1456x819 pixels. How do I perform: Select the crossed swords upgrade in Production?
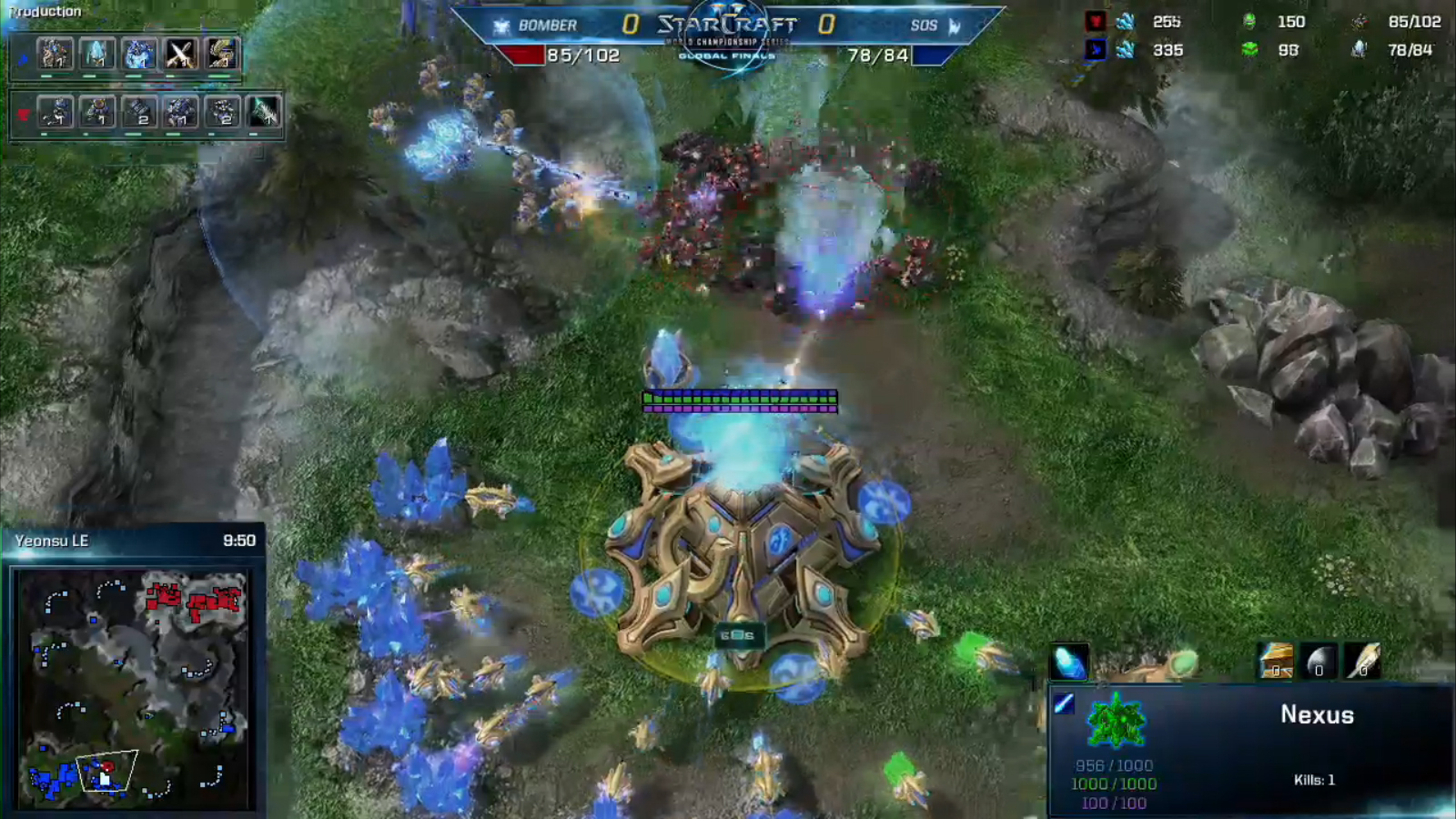point(180,55)
